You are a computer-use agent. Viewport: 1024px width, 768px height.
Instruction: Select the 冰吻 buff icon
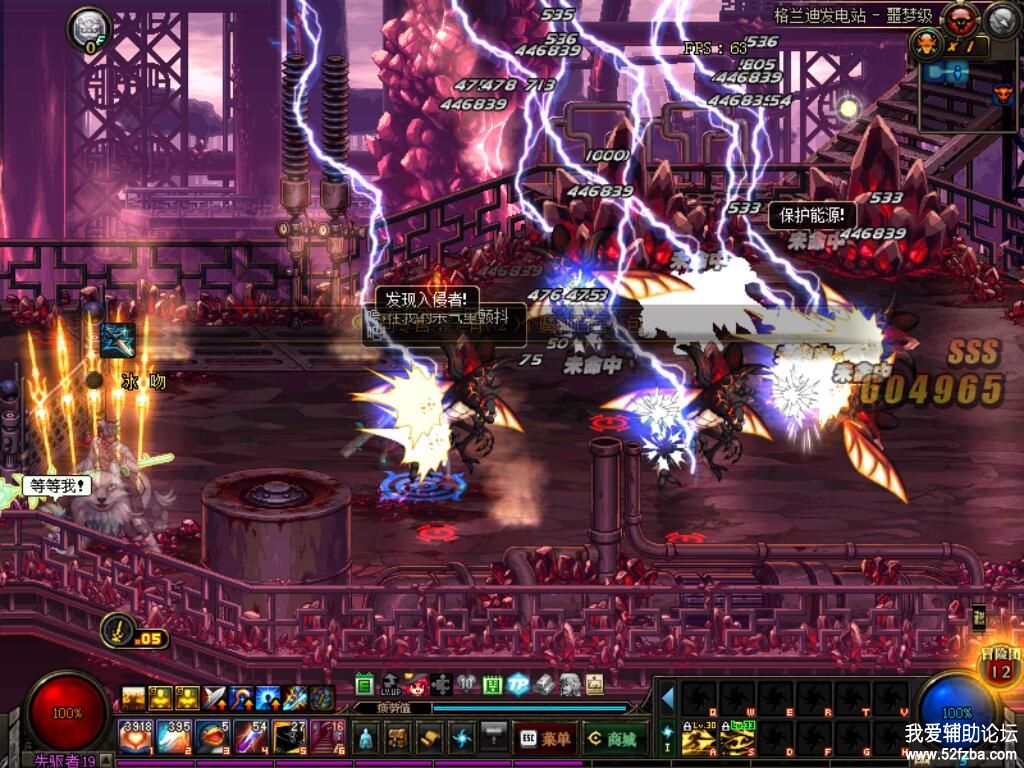coord(118,340)
